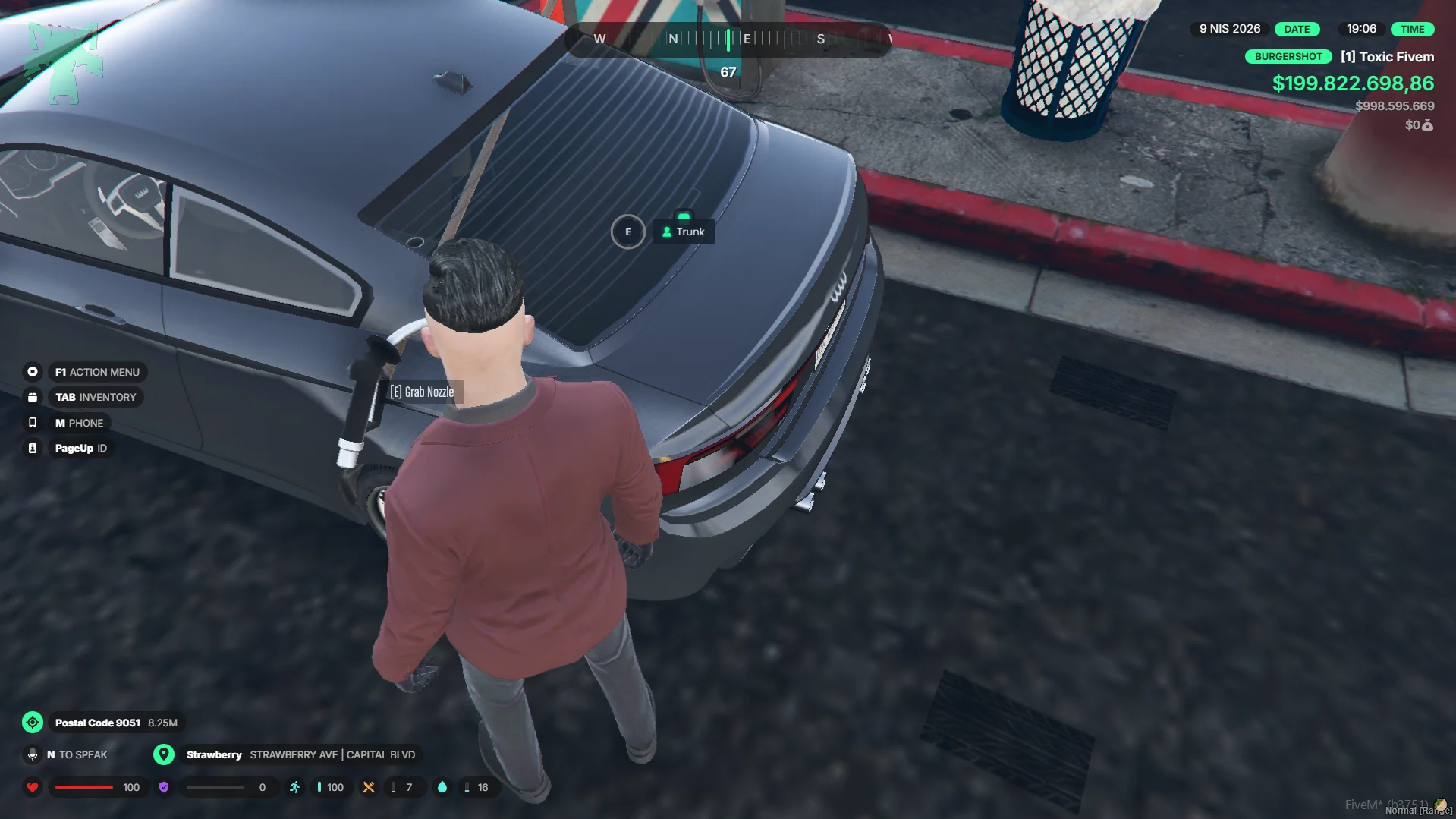Open the Inventory hint icon
The width and height of the screenshot is (1456, 819).
tap(33, 397)
